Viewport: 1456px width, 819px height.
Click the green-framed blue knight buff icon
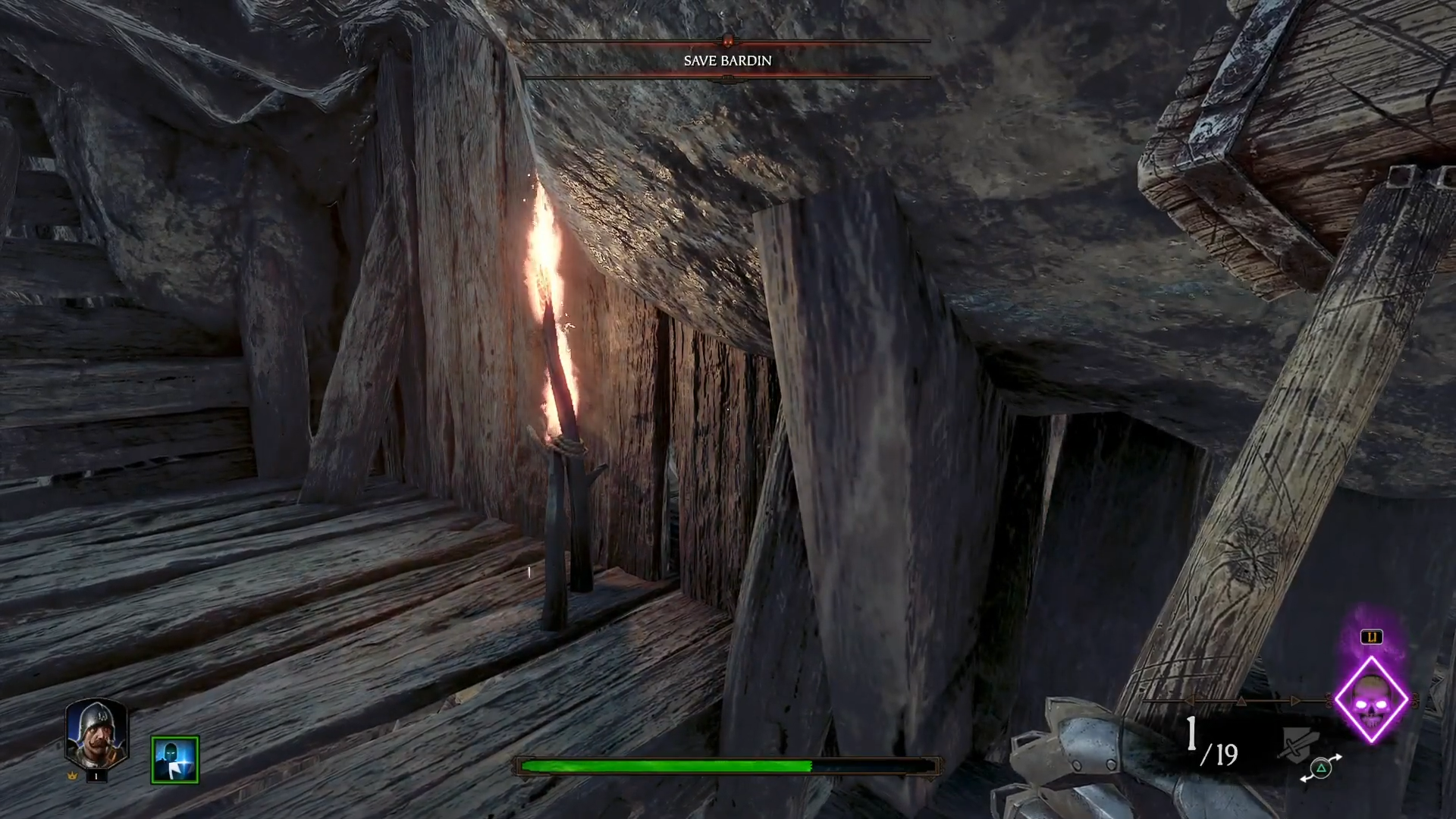[174, 759]
